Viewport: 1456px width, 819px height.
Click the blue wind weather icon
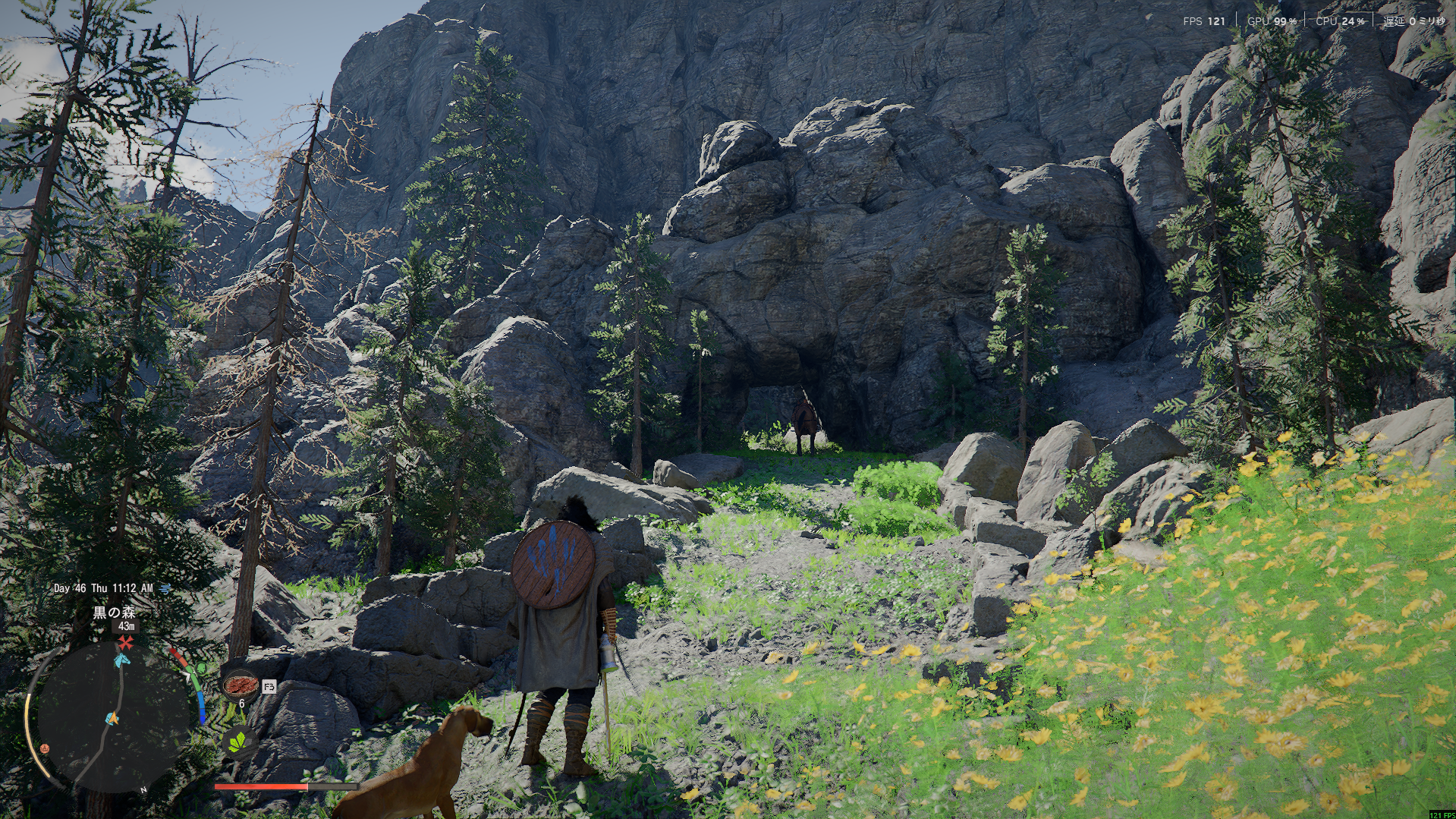pyautogui.click(x=165, y=588)
